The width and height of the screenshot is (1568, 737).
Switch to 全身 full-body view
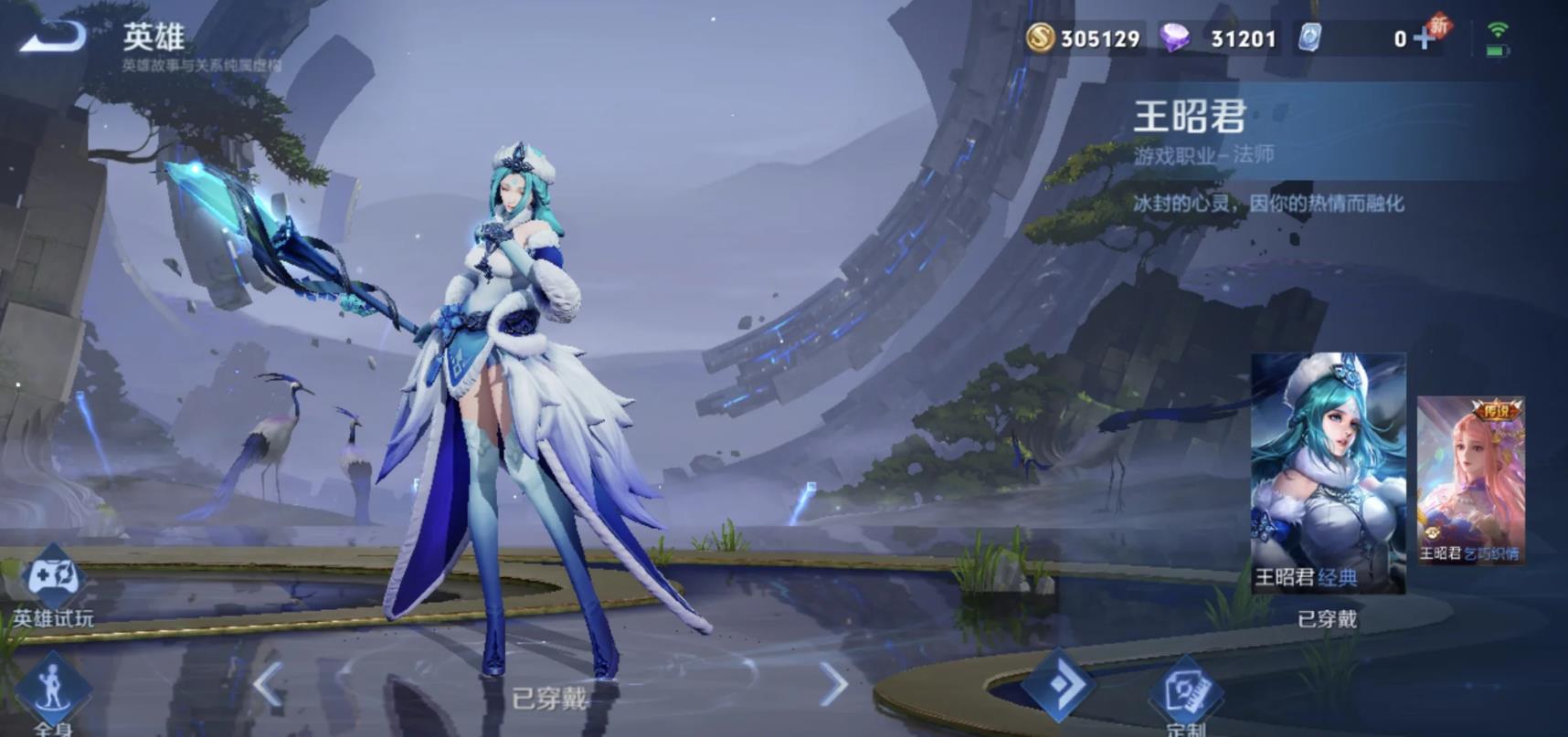coord(52,690)
